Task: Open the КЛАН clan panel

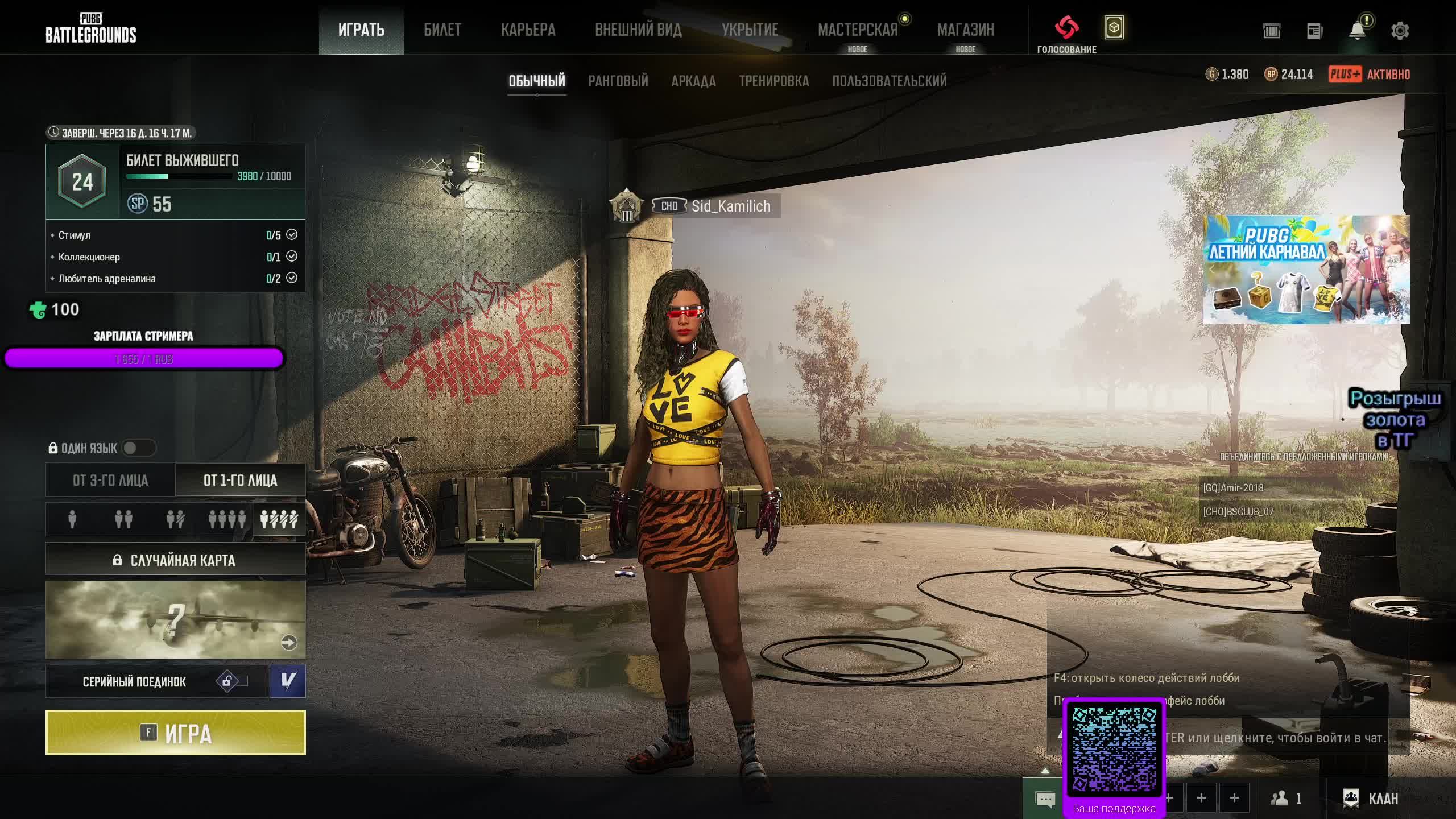Action: pos(1370,799)
